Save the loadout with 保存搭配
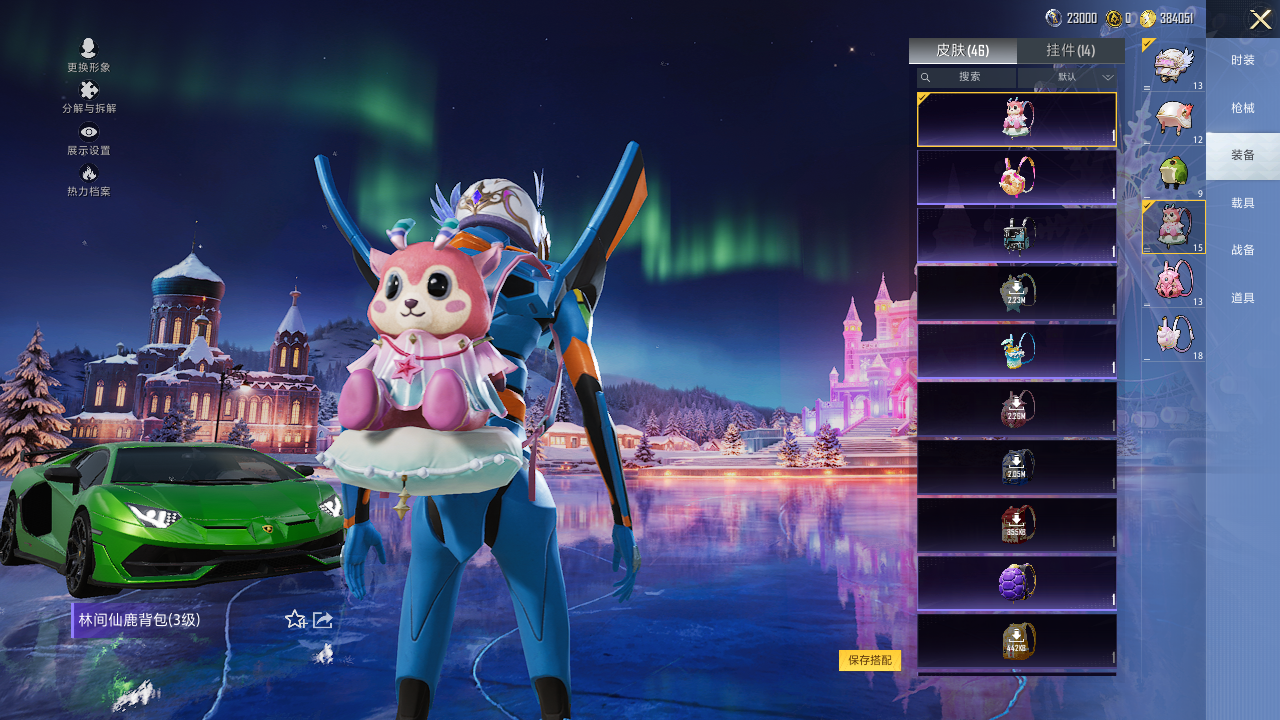This screenshot has height=720, width=1280. click(869, 660)
